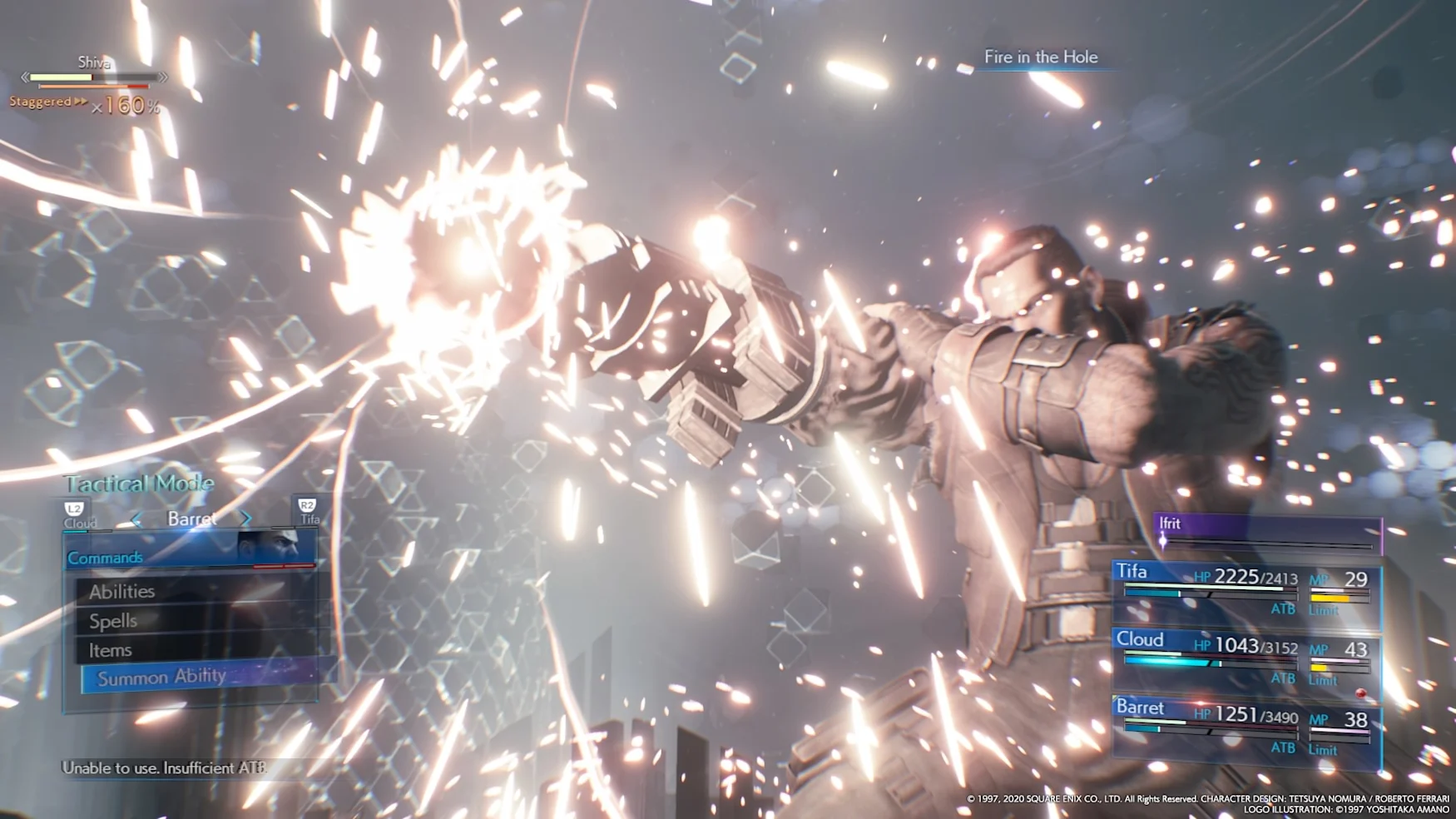
Task: Click the left arrow beside Barret's name
Action: [136, 519]
